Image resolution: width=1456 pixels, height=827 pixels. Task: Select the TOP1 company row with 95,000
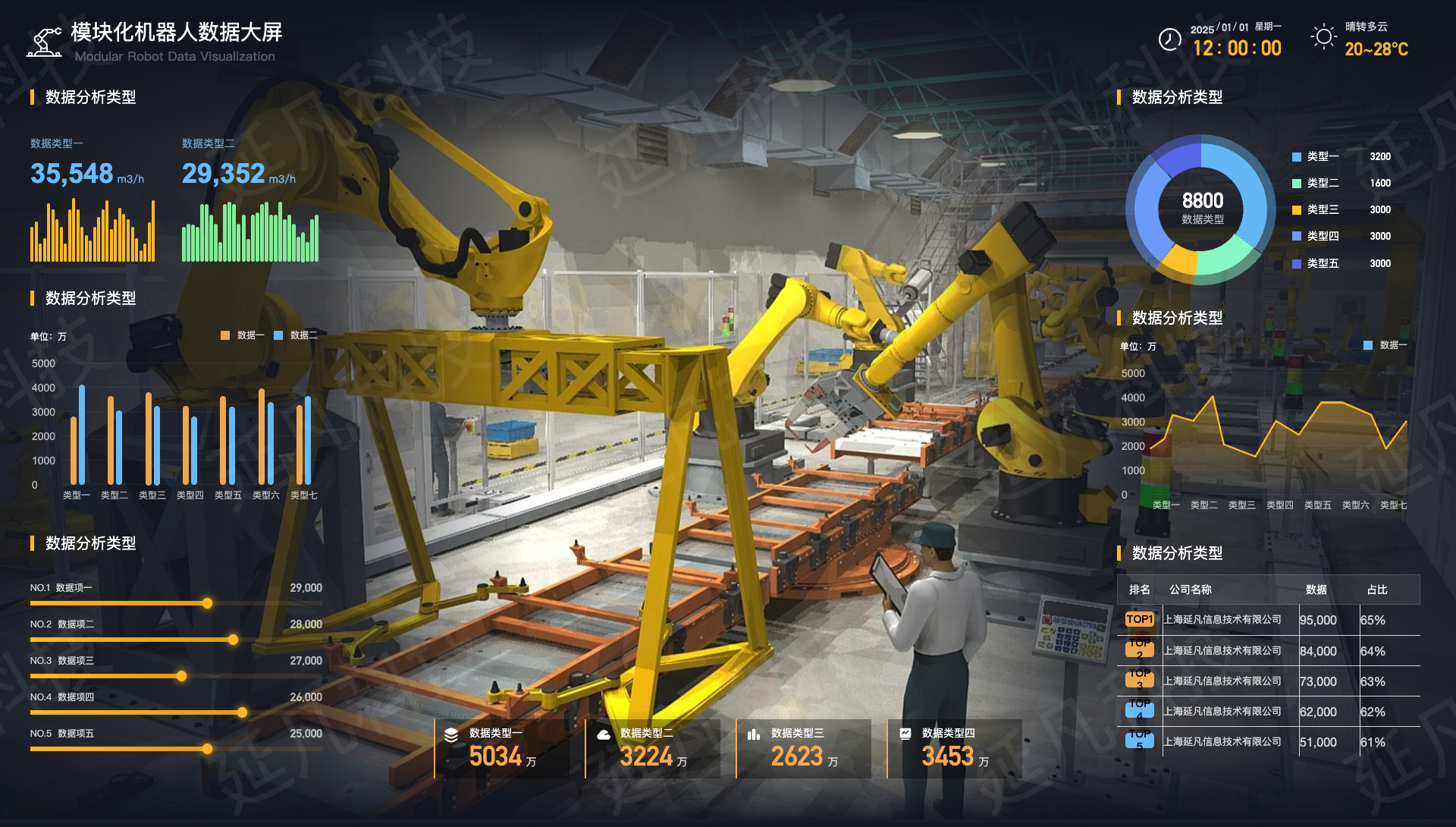[1268, 621]
